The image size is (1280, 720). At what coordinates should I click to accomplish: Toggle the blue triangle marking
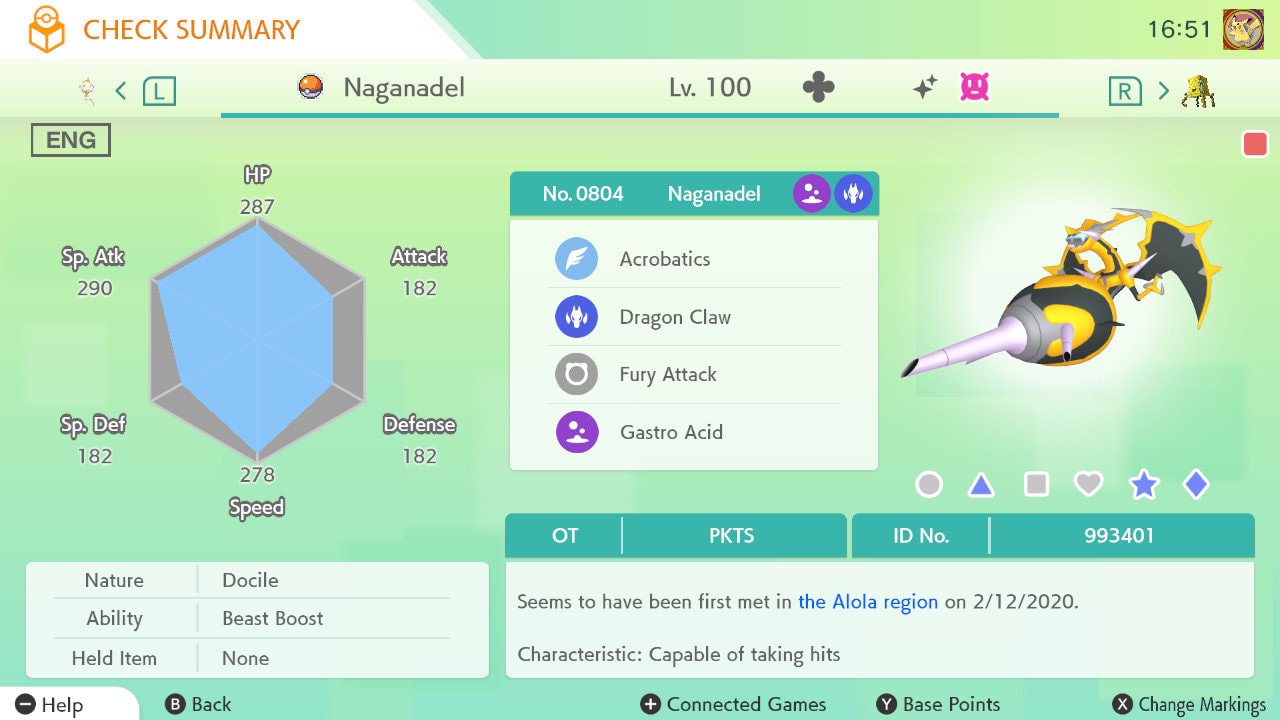click(981, 485)
